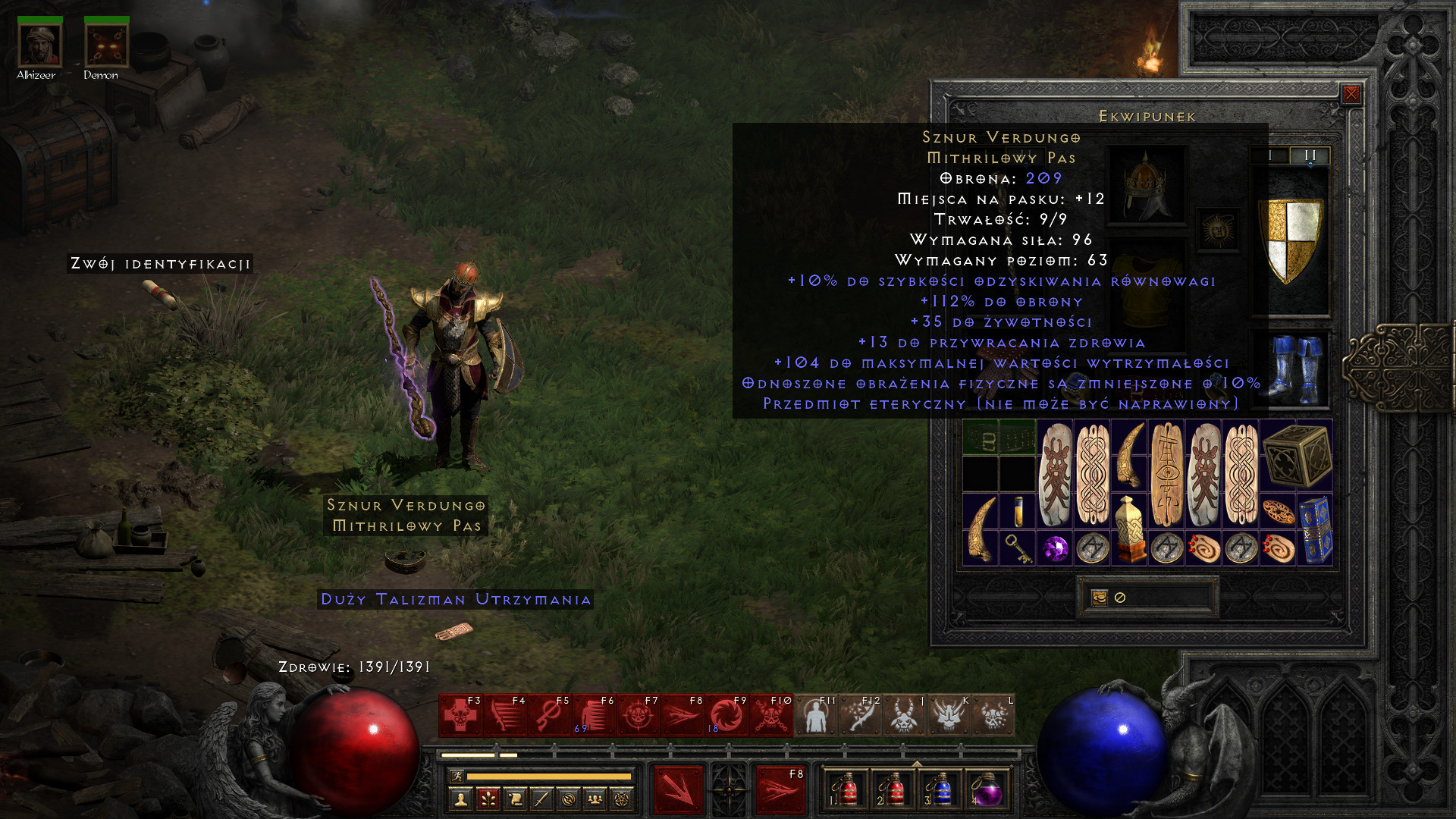Image resolution: width=1456 pixels, height=819 pixels.
Task: Click the gold coins drop button
Action: pos(1100,598)
